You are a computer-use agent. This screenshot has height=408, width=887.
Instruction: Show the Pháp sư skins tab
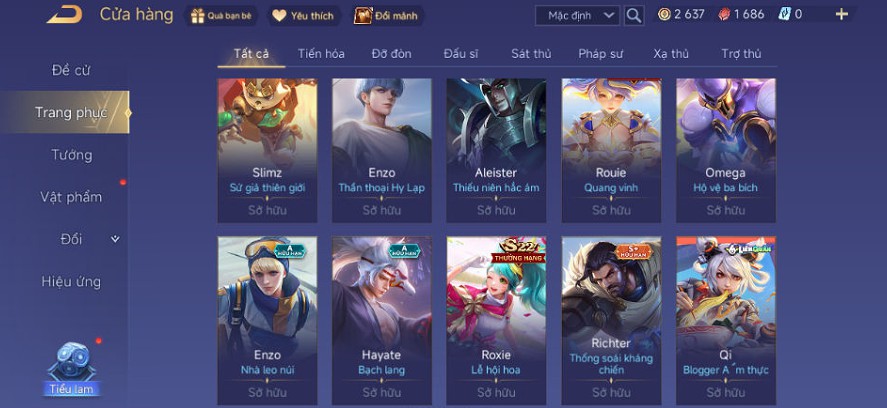click(600, 53)
